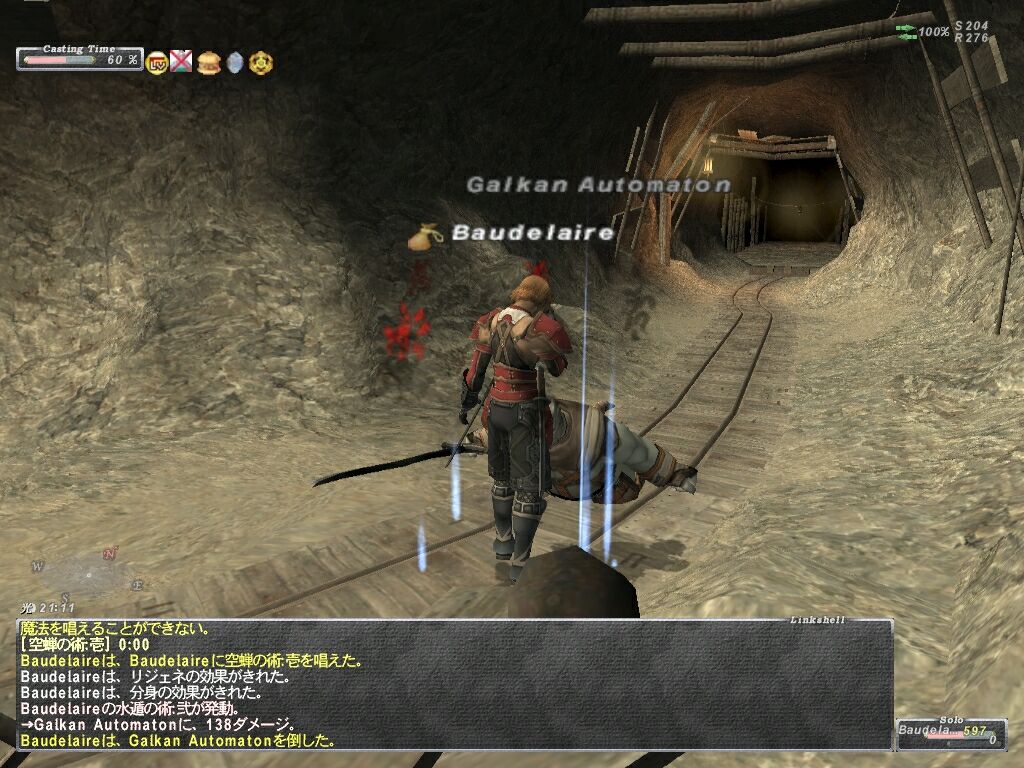Viewport: 1024px width, 768px height.
Task: Click the Linkshell label on the chat window
Action: (x=816, y=620)
